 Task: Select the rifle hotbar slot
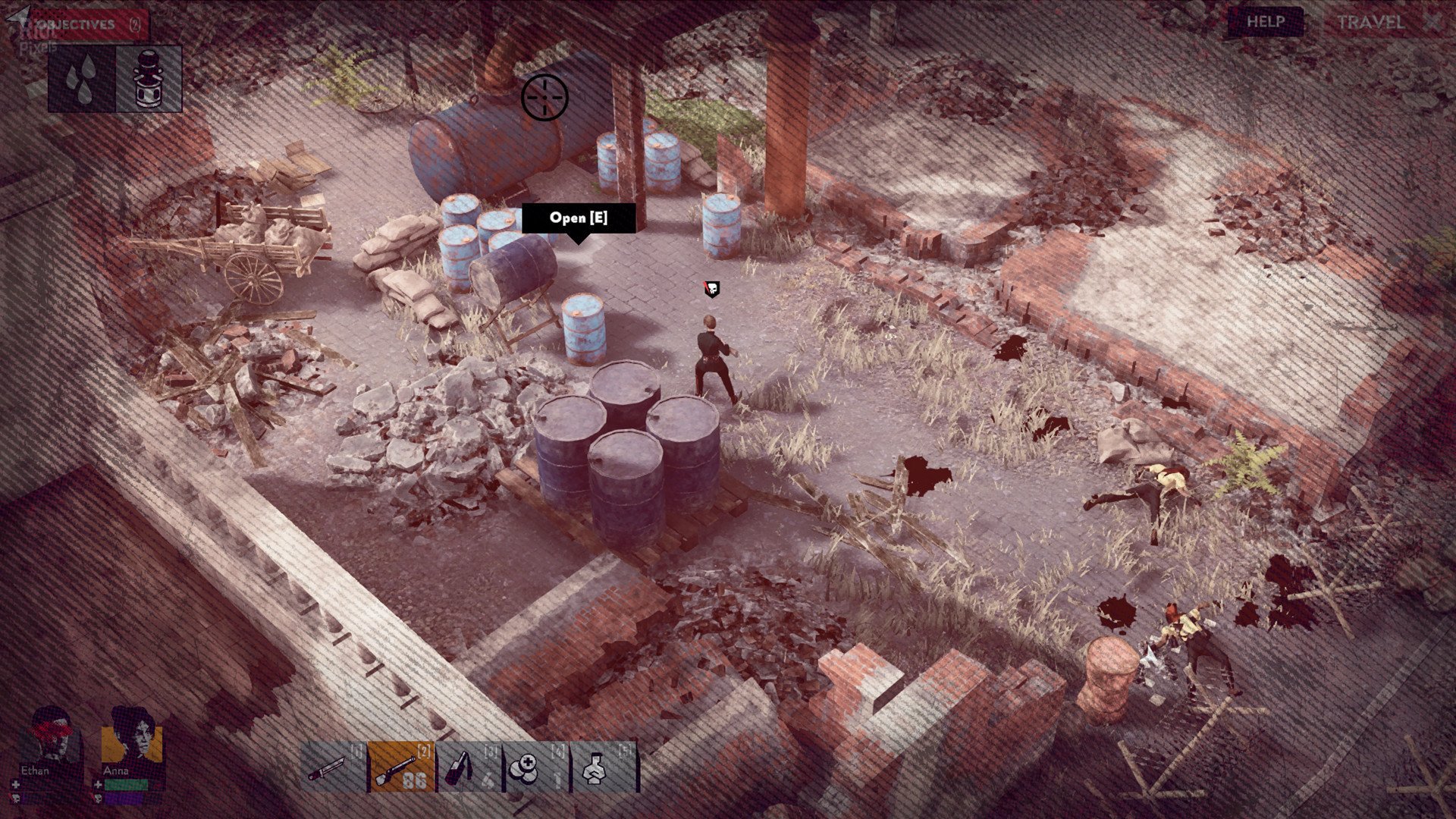click(x=402, y=767)
